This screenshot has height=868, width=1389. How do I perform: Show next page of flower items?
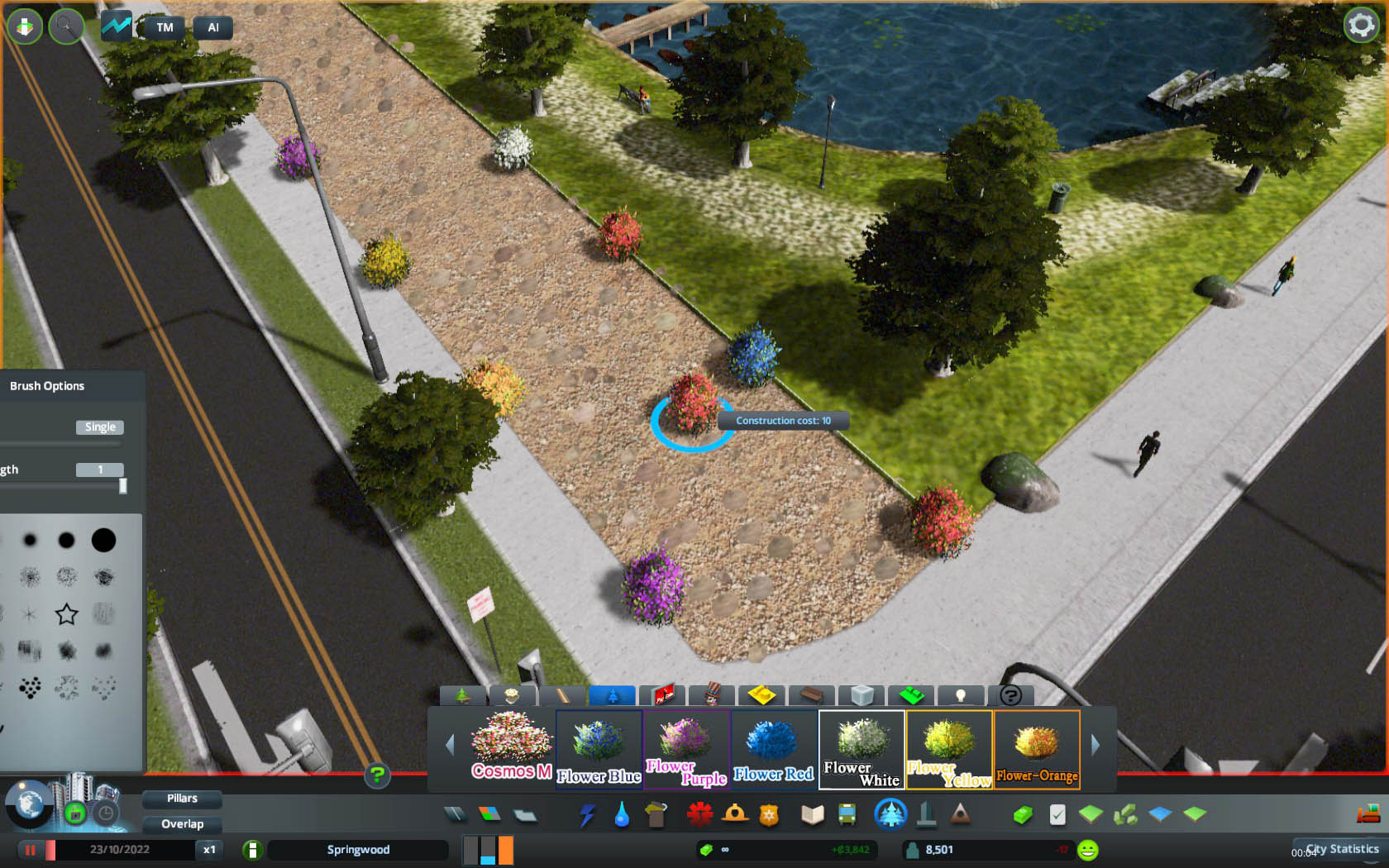tap(1095, 746)
